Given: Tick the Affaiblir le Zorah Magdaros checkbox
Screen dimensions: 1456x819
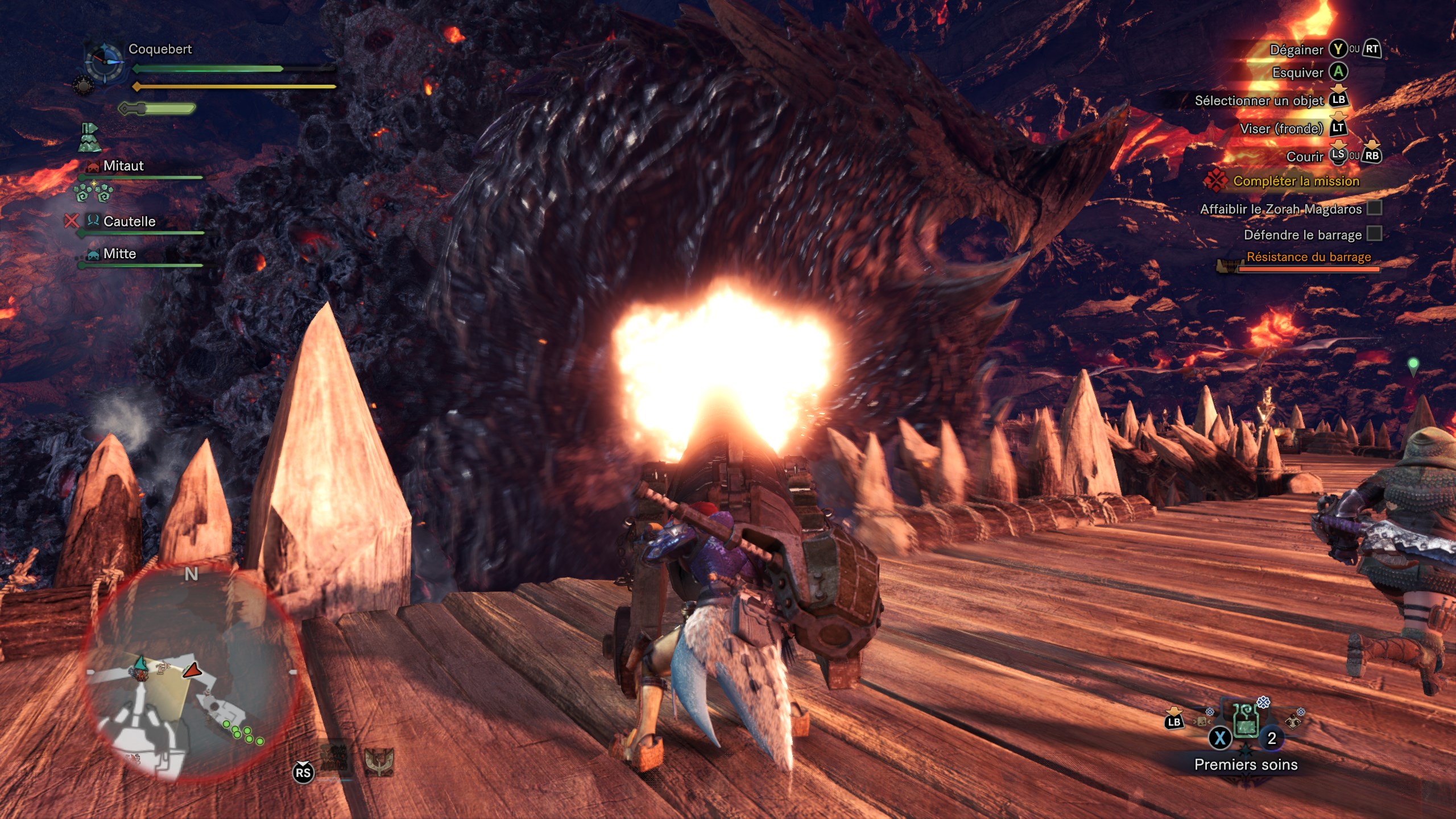Looking at the screenshot, I should [1375, 208].
